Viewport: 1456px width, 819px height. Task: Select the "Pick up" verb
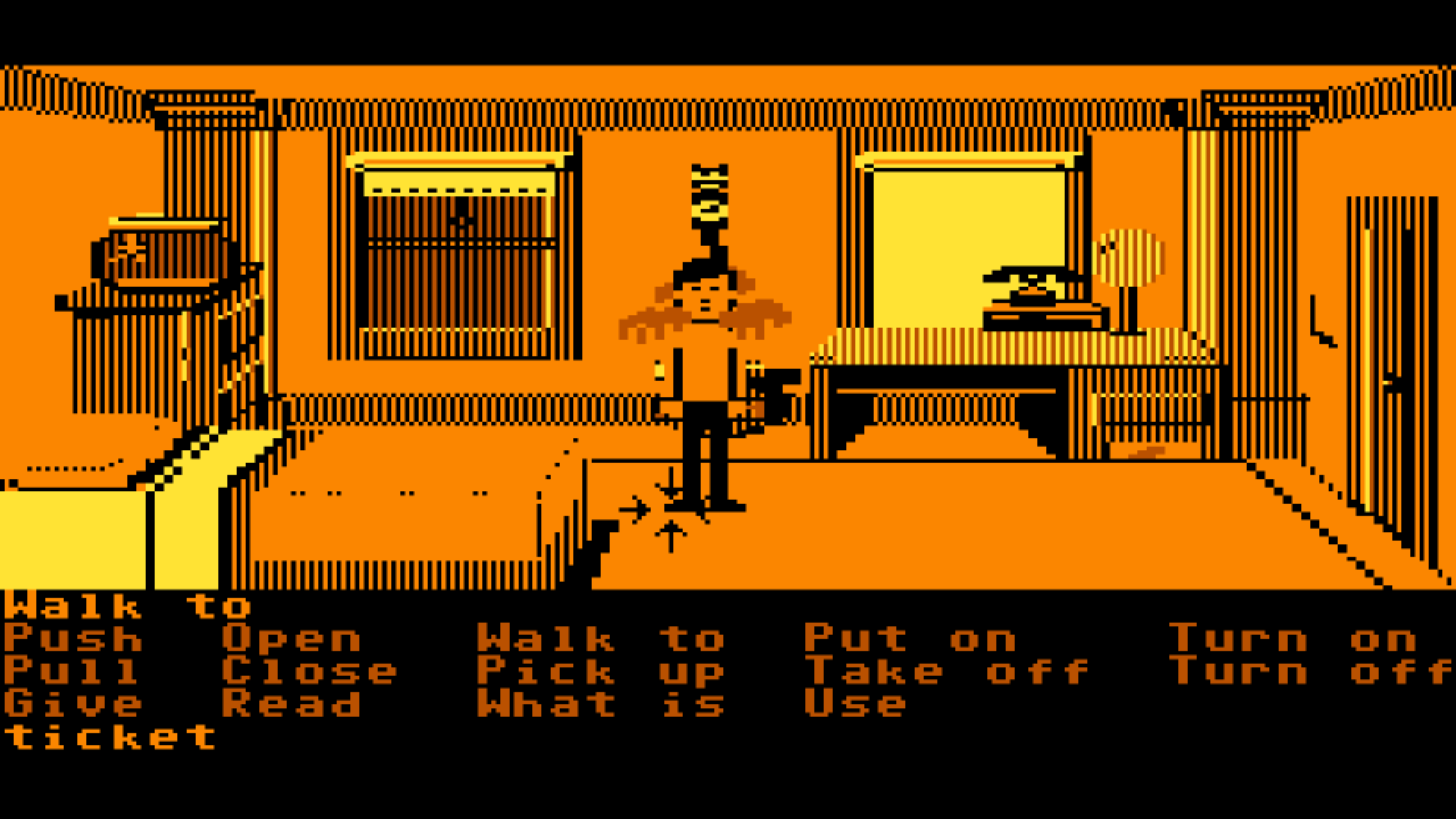pos(599,672)
